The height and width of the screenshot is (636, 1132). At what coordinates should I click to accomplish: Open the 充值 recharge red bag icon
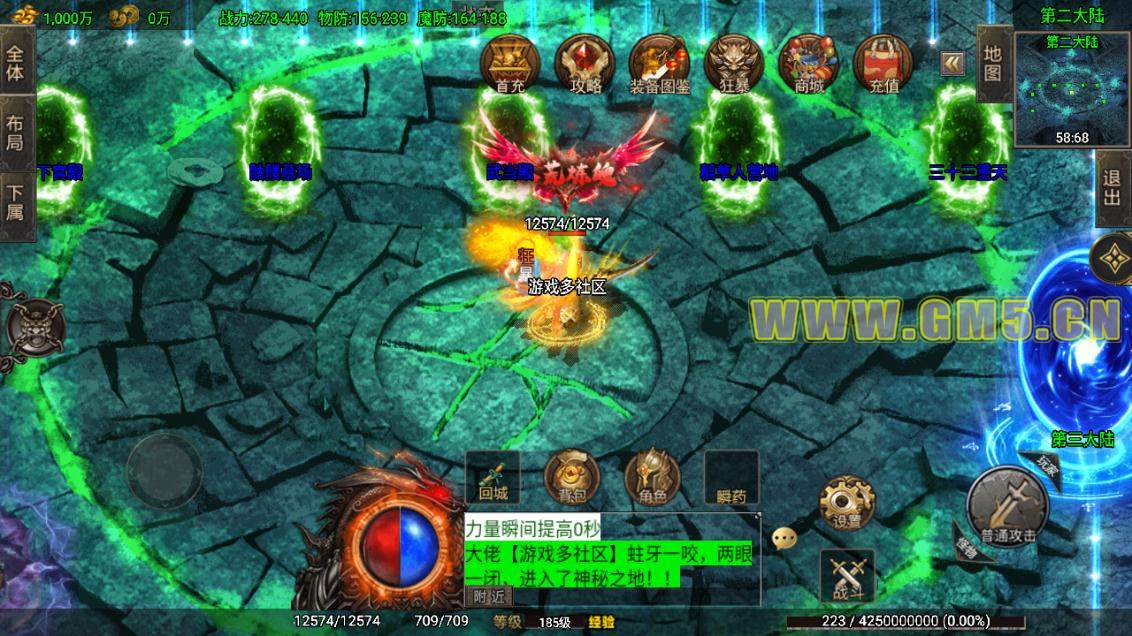pyautogui.click(x=883, y=64)
